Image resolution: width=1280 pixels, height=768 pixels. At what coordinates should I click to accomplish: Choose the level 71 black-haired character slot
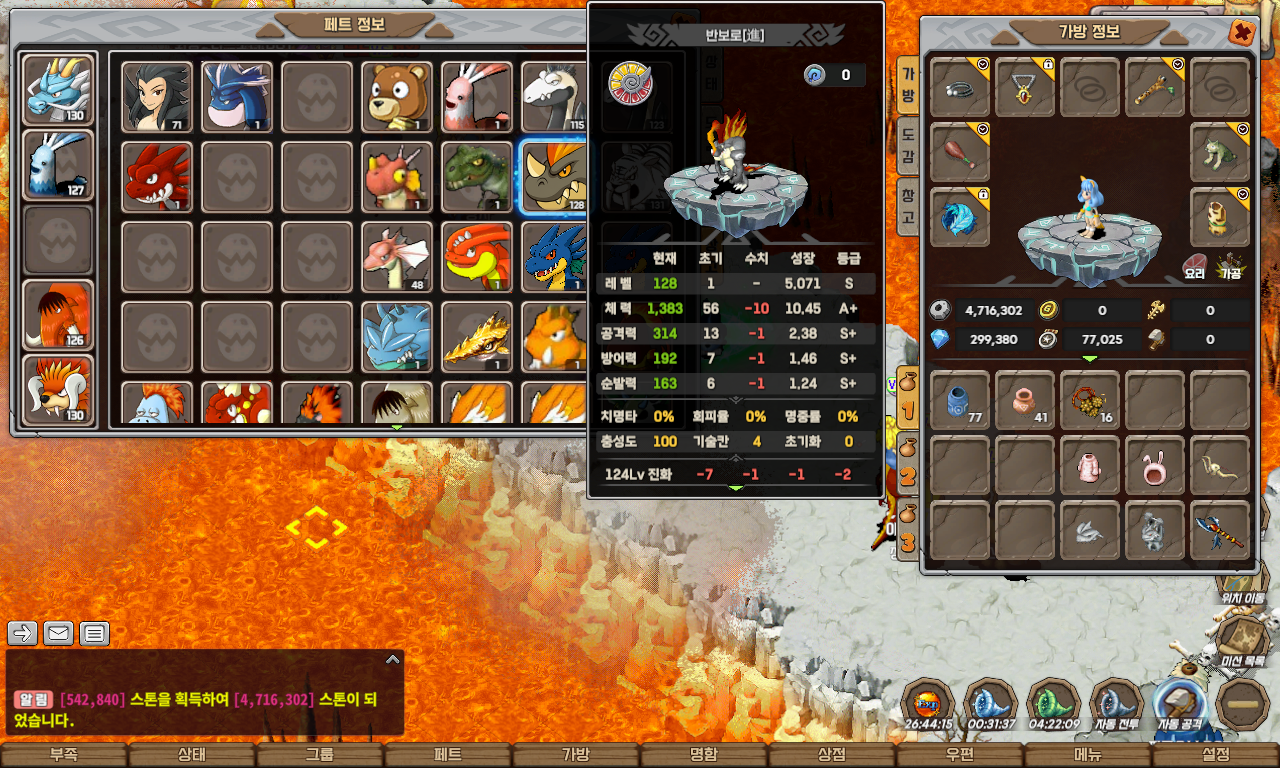click(157, 97)
